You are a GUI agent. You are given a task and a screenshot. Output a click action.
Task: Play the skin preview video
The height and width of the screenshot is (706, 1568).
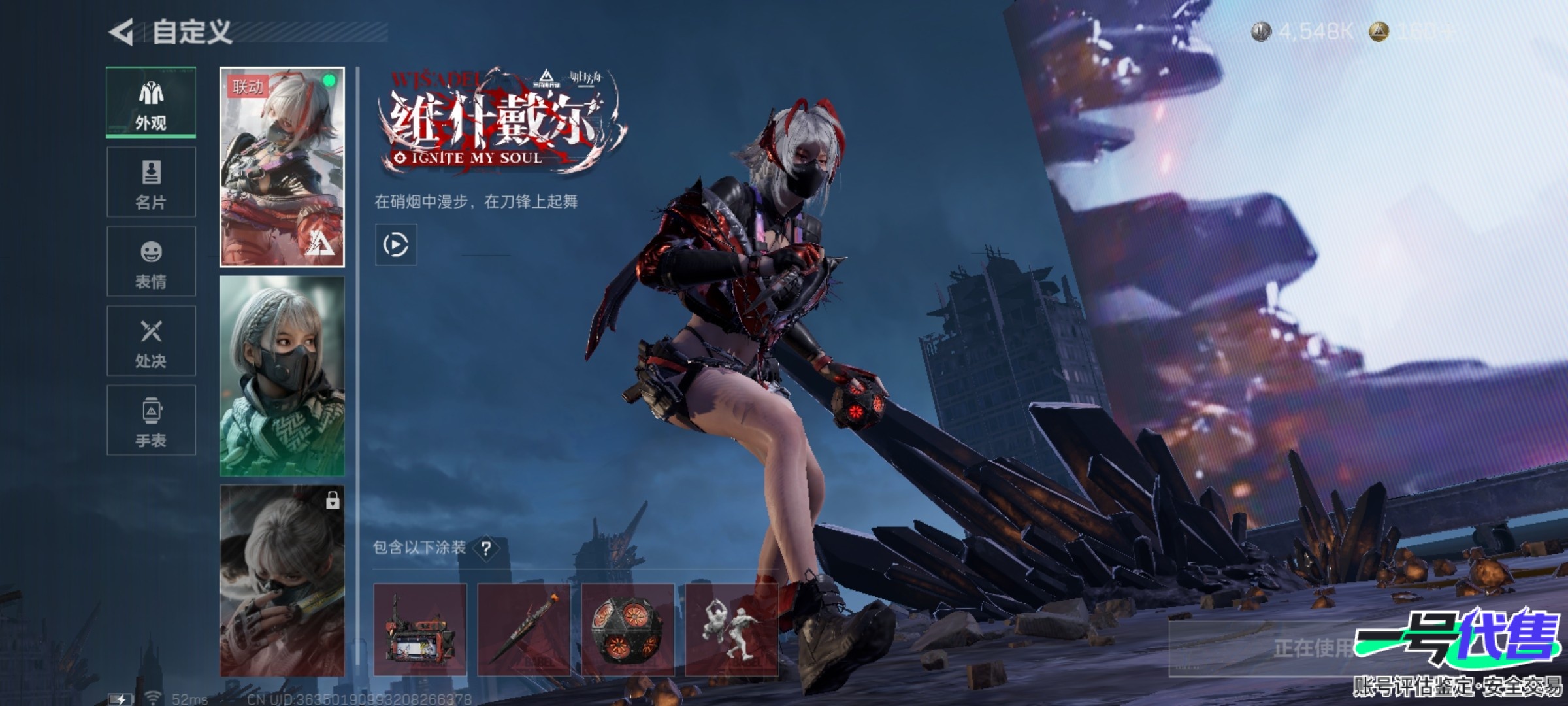[x=396, y=245]
